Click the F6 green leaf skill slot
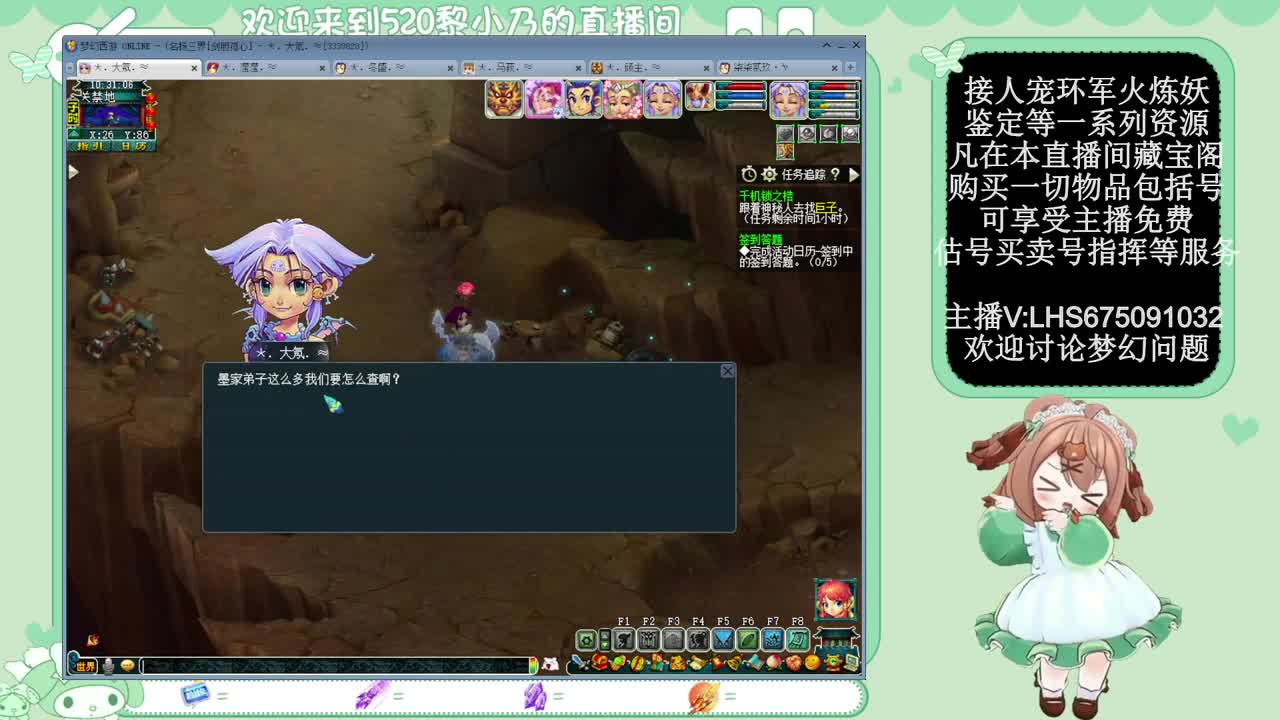This screenshot has height=720, width=1280. 749,639
